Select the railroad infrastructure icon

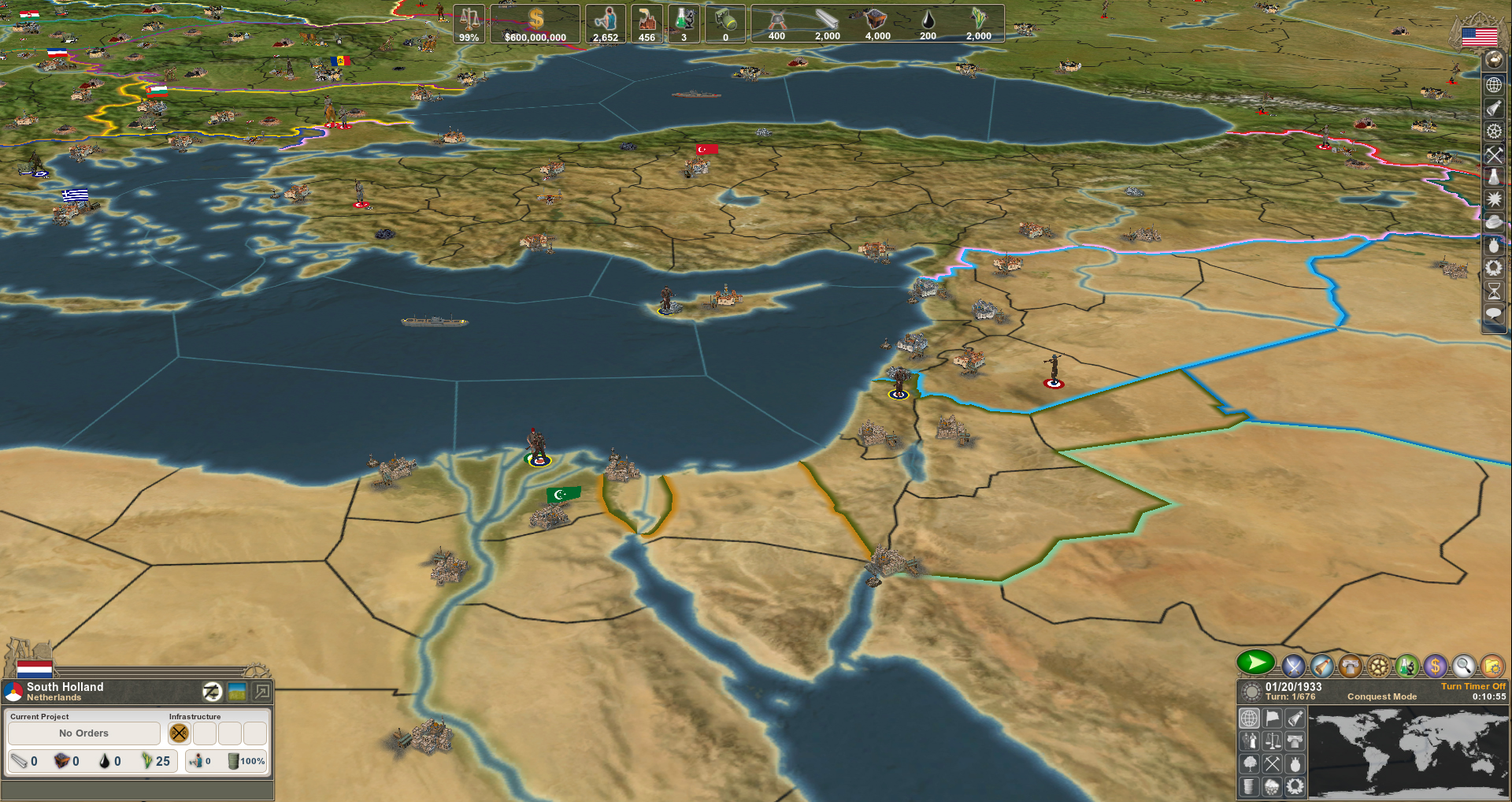[x=180, y=733]
